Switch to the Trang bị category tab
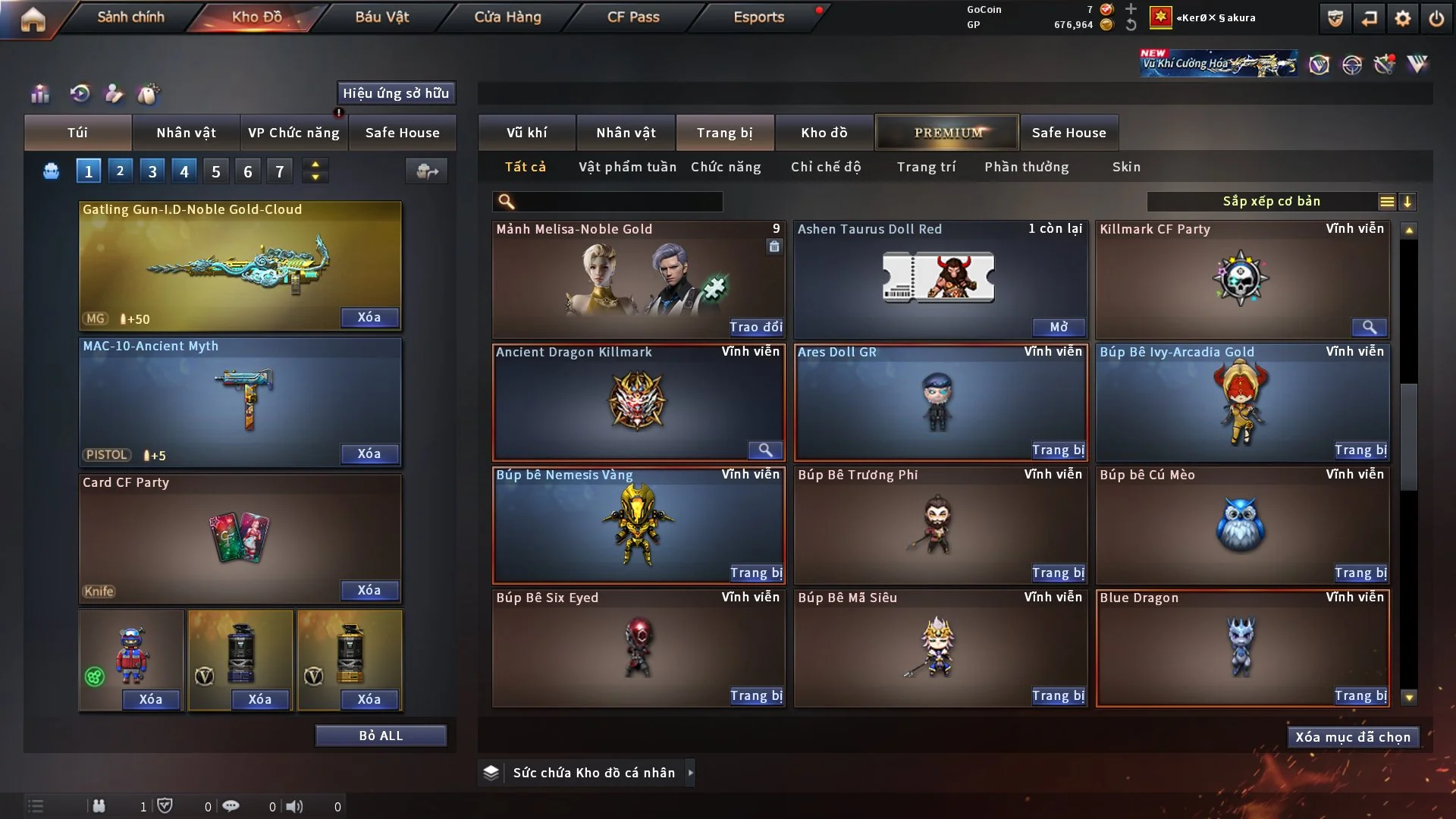Image resolution: width=1456 pixels, height=819 pixels. 724,133
